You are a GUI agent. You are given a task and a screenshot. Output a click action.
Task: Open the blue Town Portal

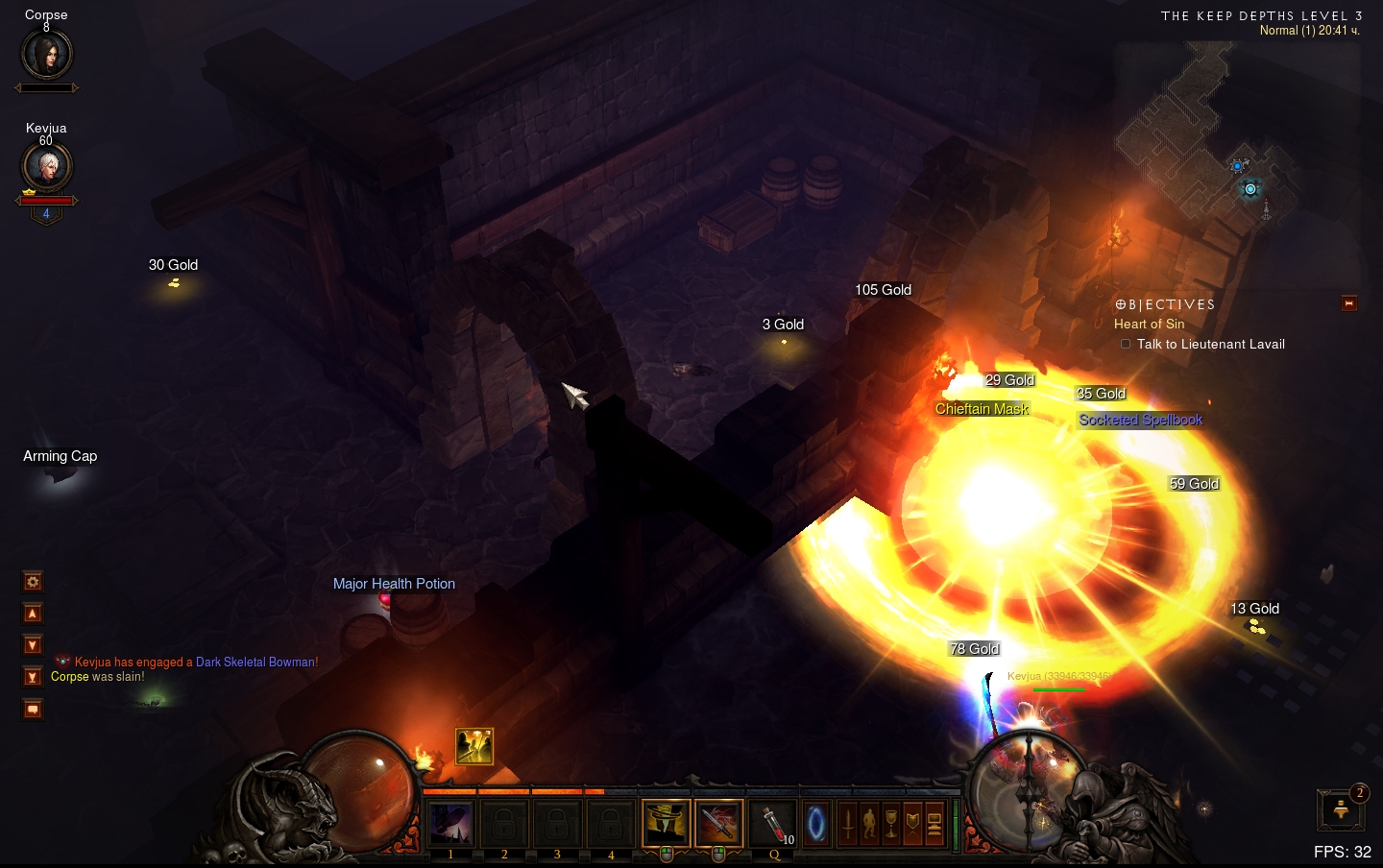(816, 823)
